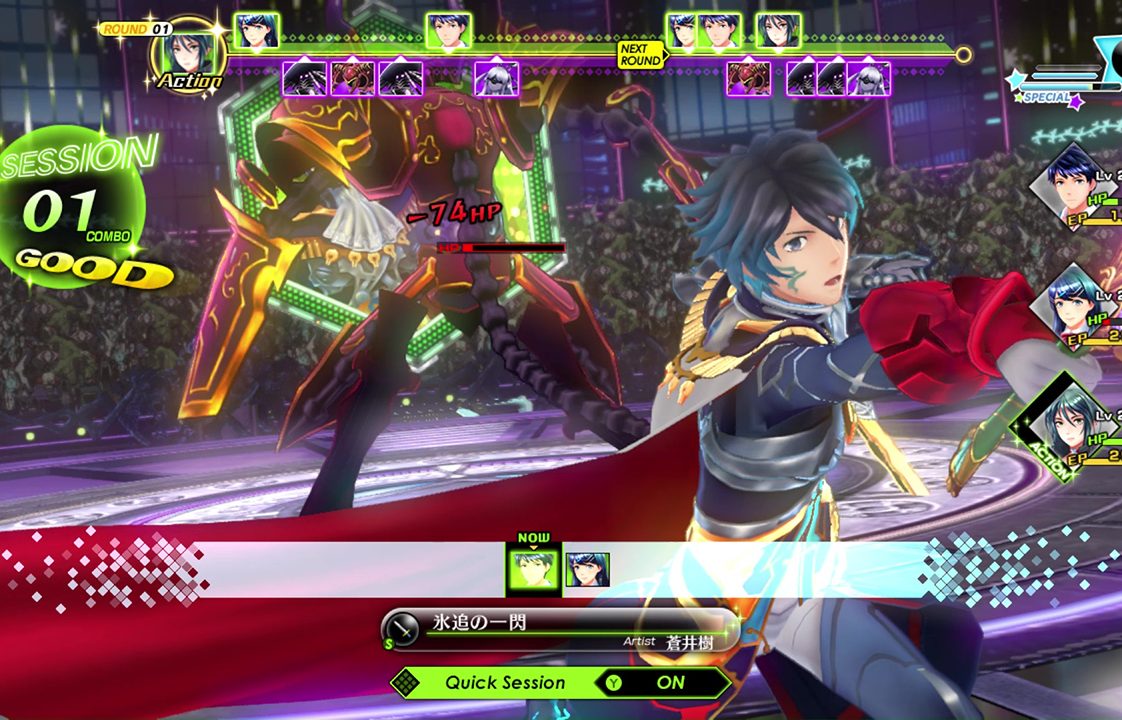This screenshot has height=720, width=1122.
Task: Pick the blue-haired girl portrait in the session queue
Action: point(587,570)
